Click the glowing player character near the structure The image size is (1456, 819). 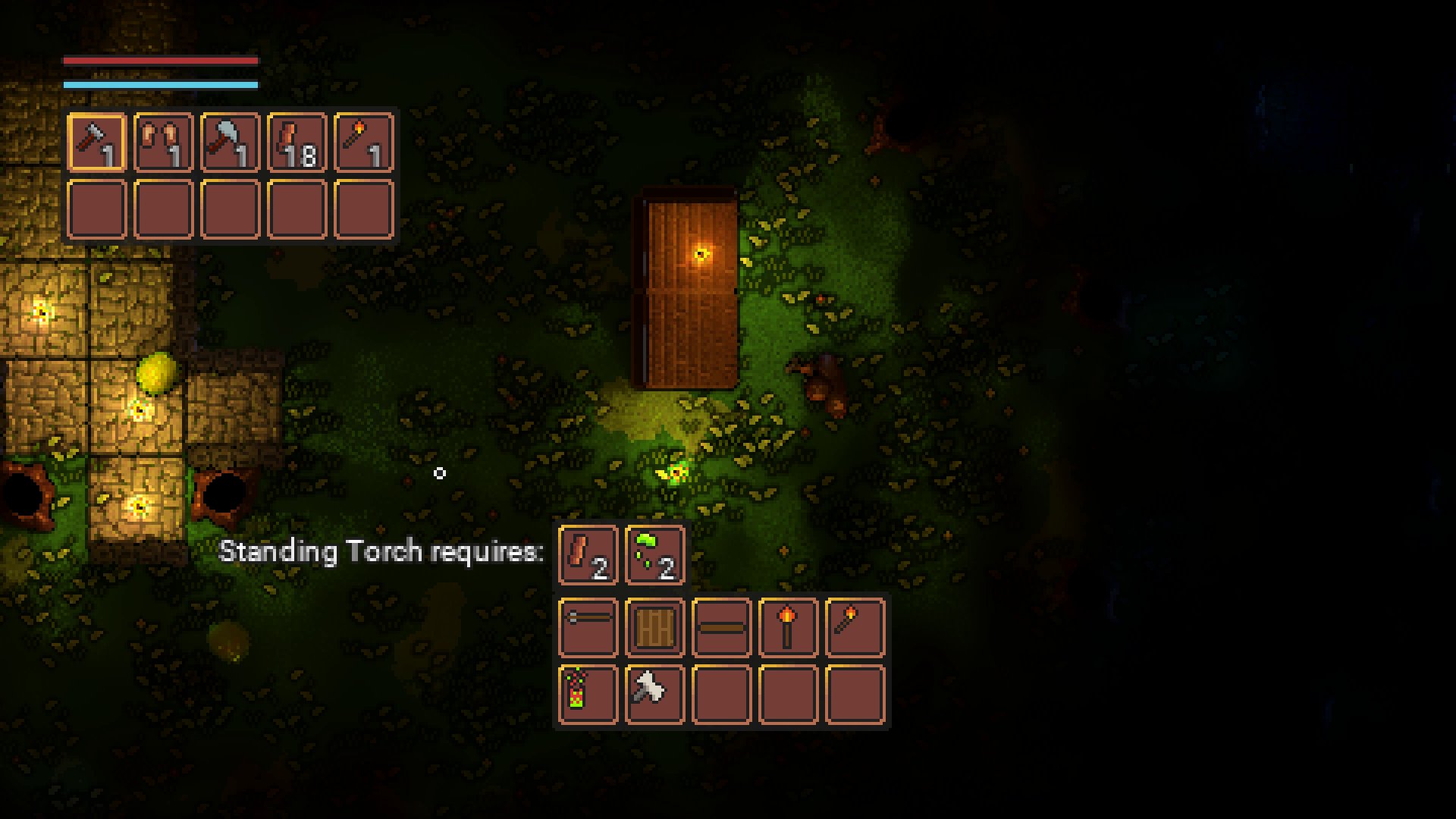coord(673,472)
